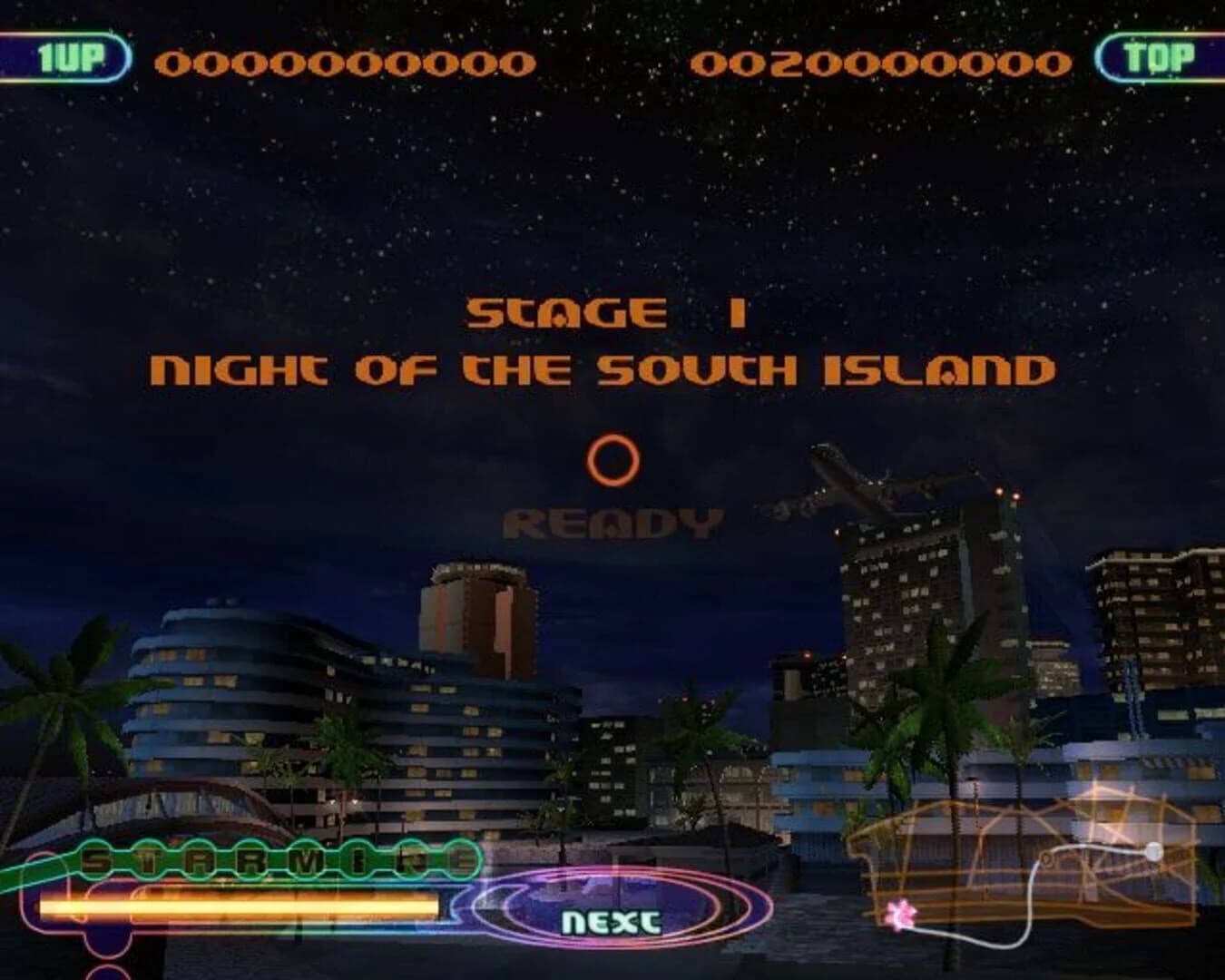Click the 1UP badge in the top left
This screenshot has width=1225, height=980.
[71, 56]
